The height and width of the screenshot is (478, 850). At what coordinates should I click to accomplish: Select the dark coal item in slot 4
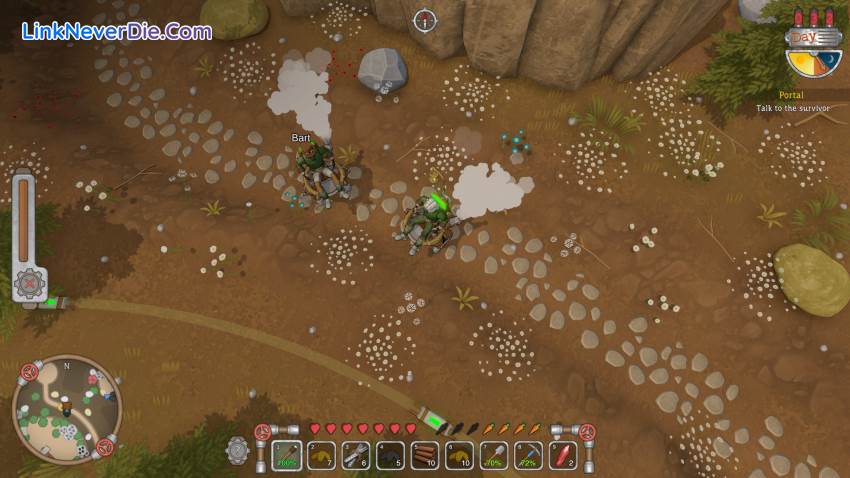[391, 455]
